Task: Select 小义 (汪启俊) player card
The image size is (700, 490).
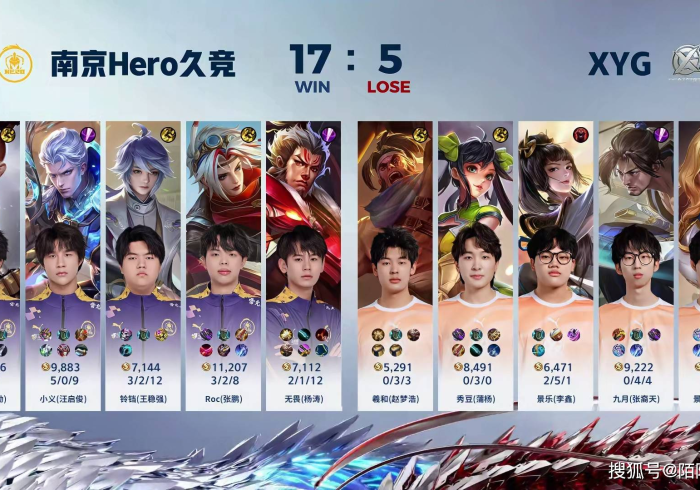Action: coord(62,265)
